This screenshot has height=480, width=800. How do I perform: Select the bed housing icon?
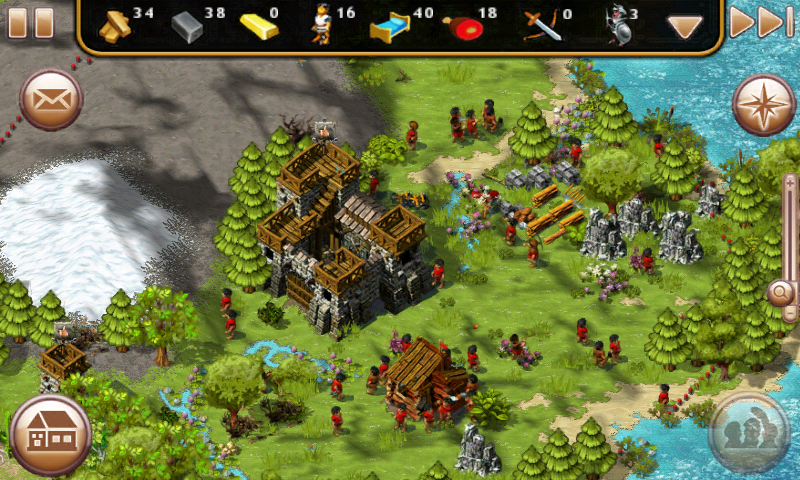pyautogui.click(x=388, y=28)
